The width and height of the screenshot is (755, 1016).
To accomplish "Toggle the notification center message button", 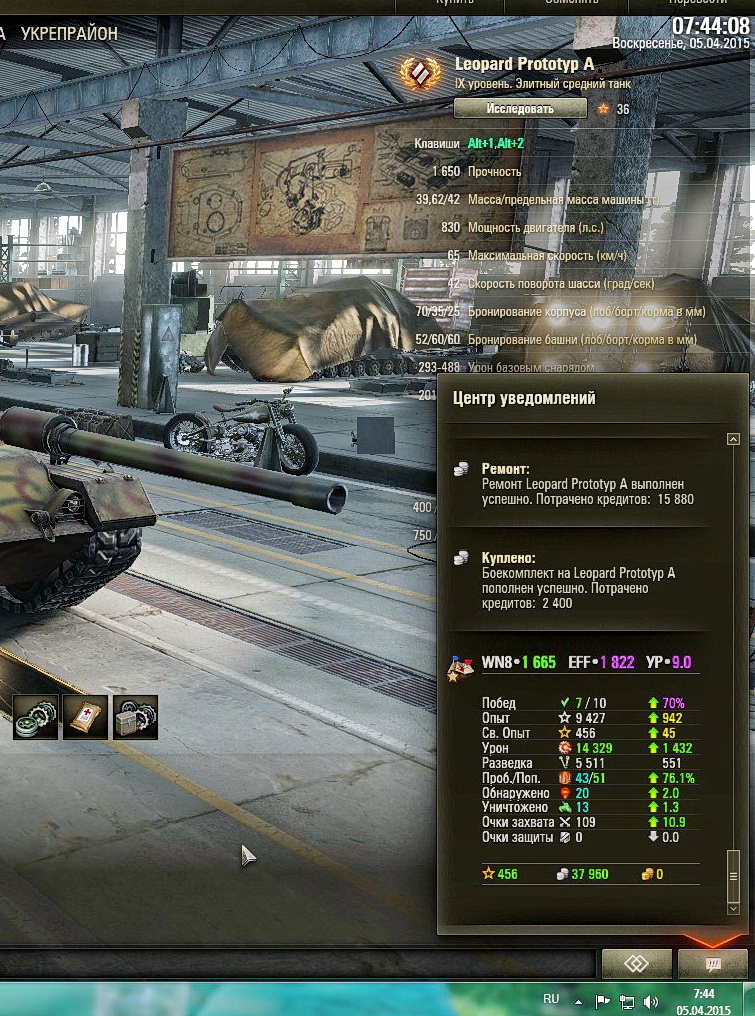I will click(x=713, y=964).
